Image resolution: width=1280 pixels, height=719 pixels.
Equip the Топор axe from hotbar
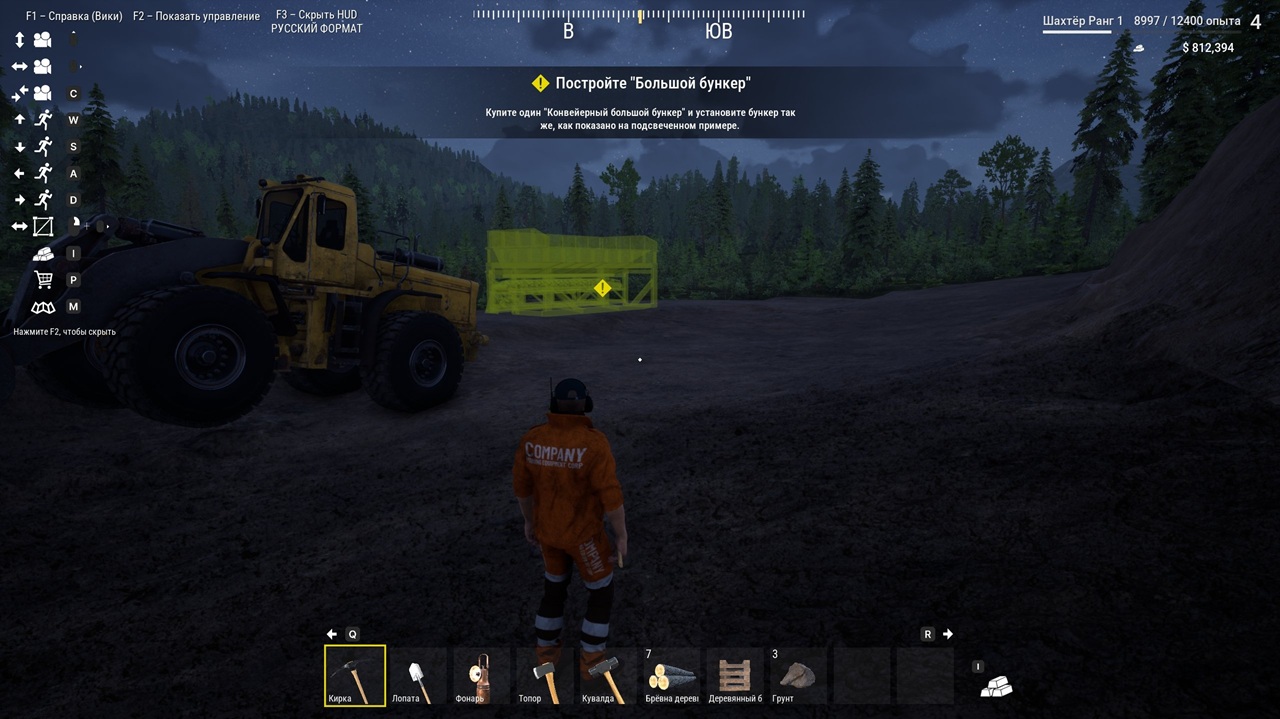pyautogui.click(x=545, y=676)
